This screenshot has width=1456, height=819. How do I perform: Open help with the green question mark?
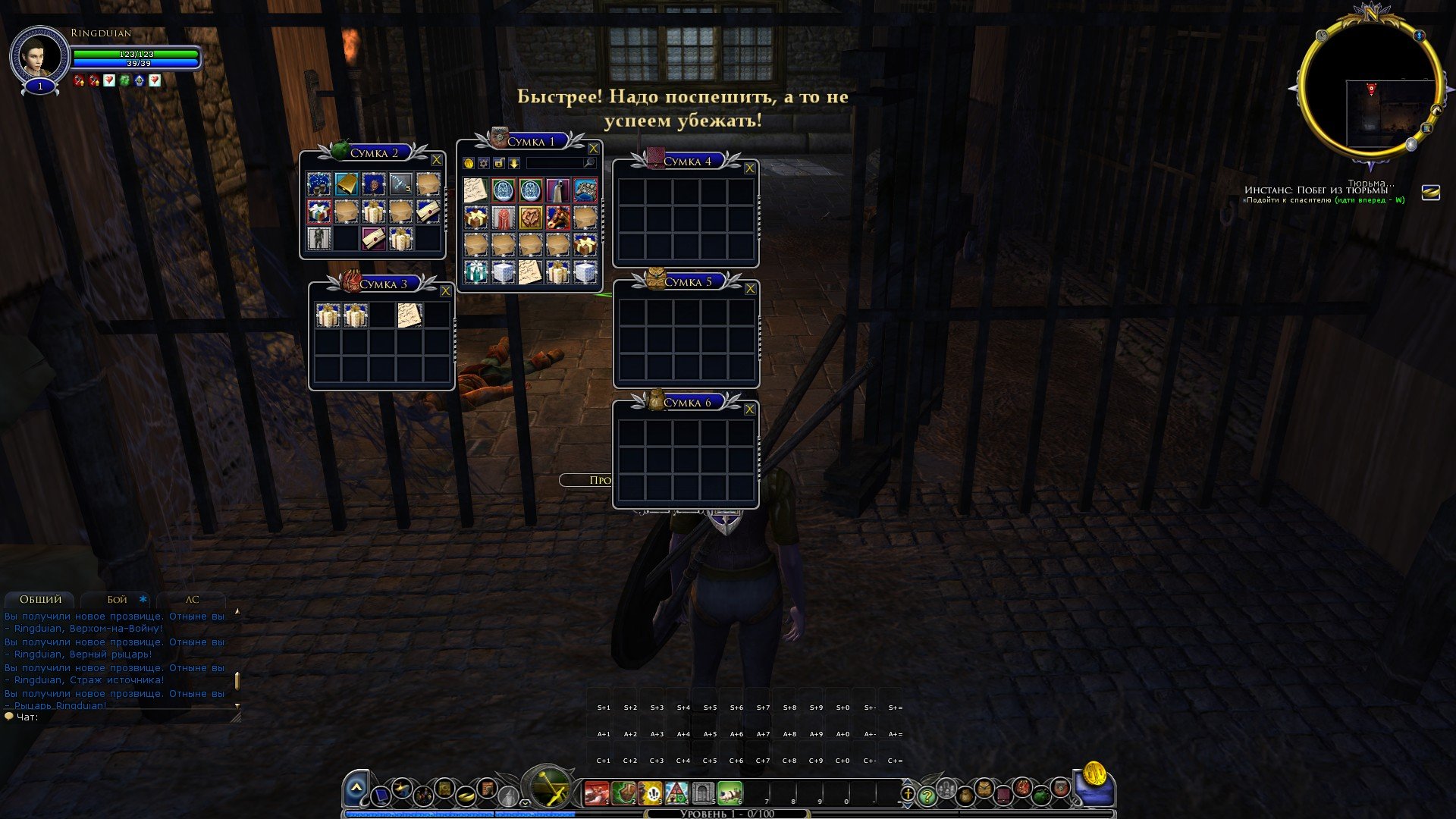pyautogui.click(x=927, y=796)
